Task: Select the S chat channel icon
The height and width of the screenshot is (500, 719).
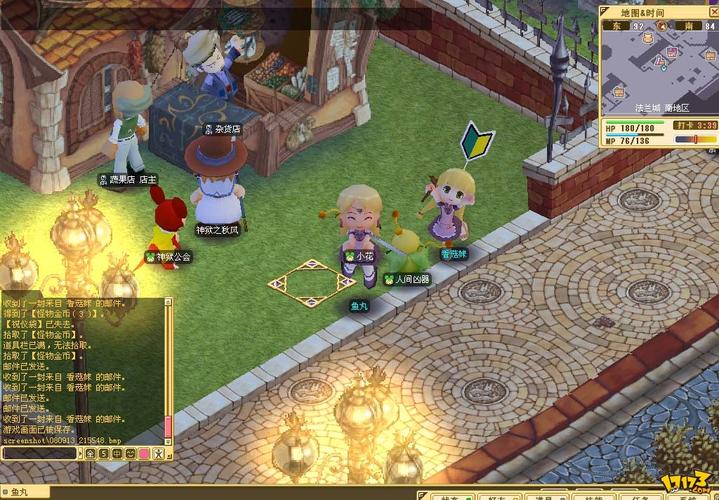Action: click(x=103, y=454)
